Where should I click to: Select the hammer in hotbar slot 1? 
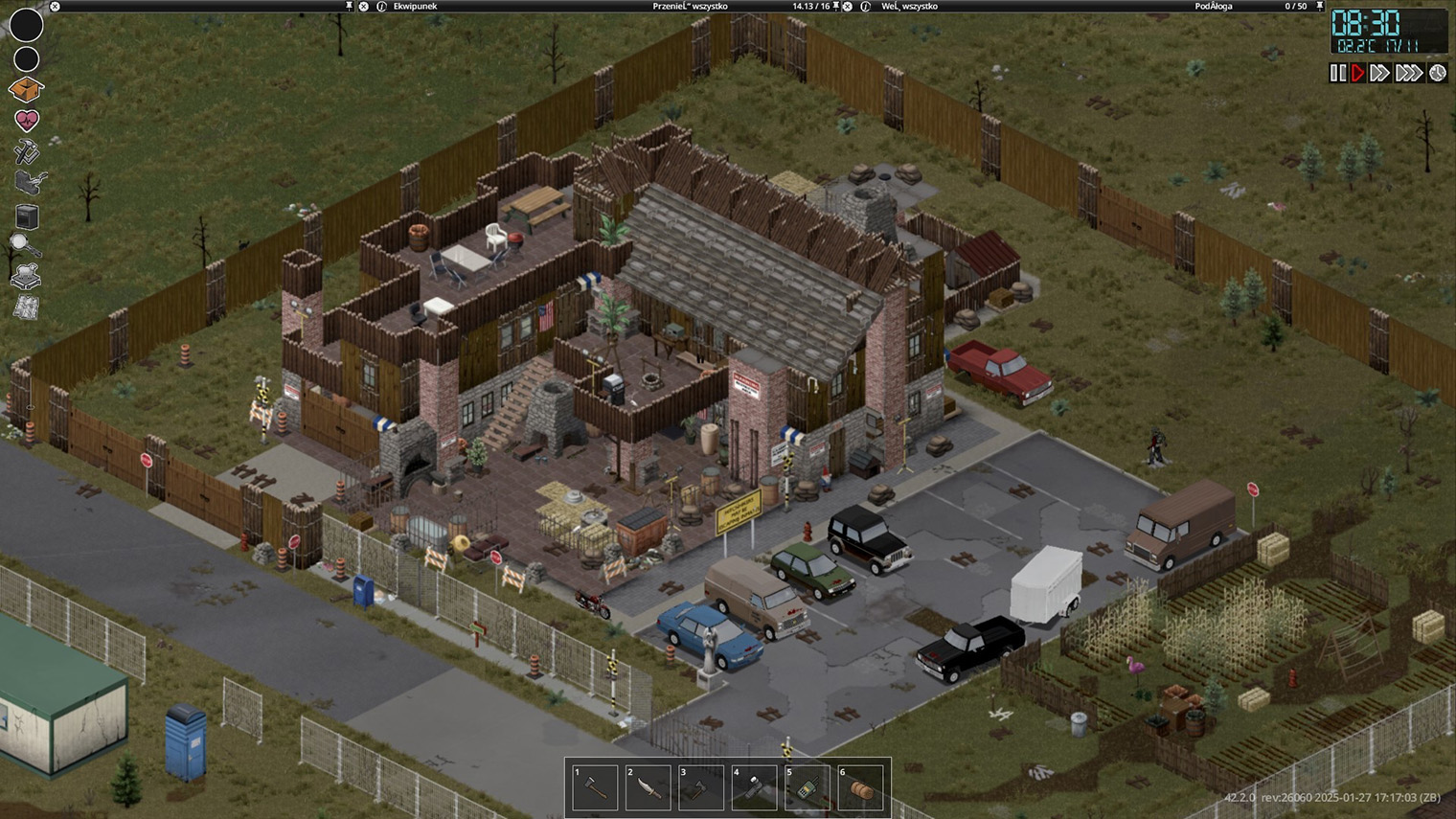[x=594, y=785]
